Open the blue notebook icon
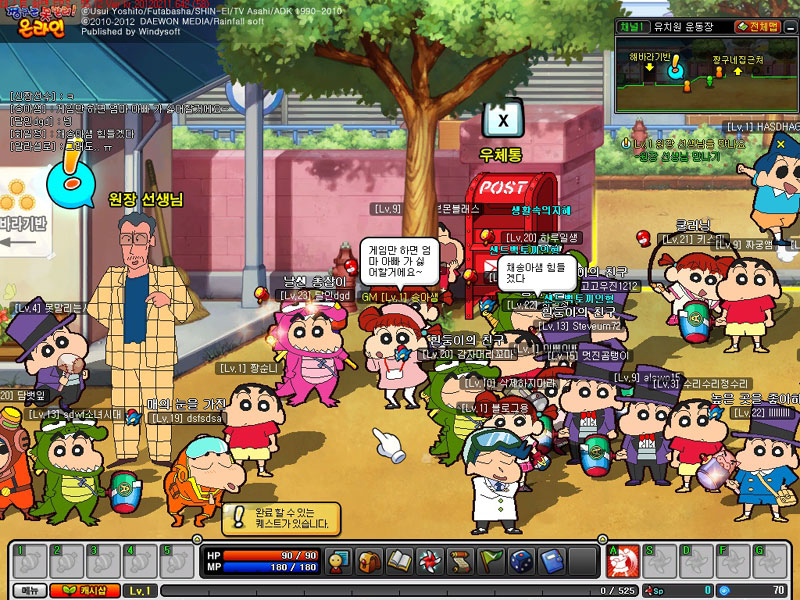Viewport: 800px width, 600px height. [550, 561]
